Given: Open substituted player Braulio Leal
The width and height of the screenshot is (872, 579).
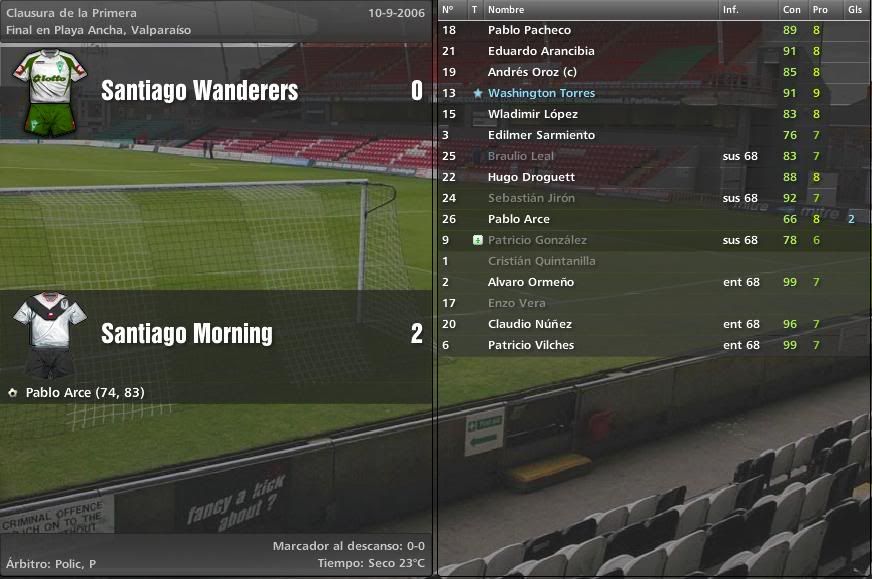Looking at the screenshot, I should pyautogui.click(x=520, y=156).
